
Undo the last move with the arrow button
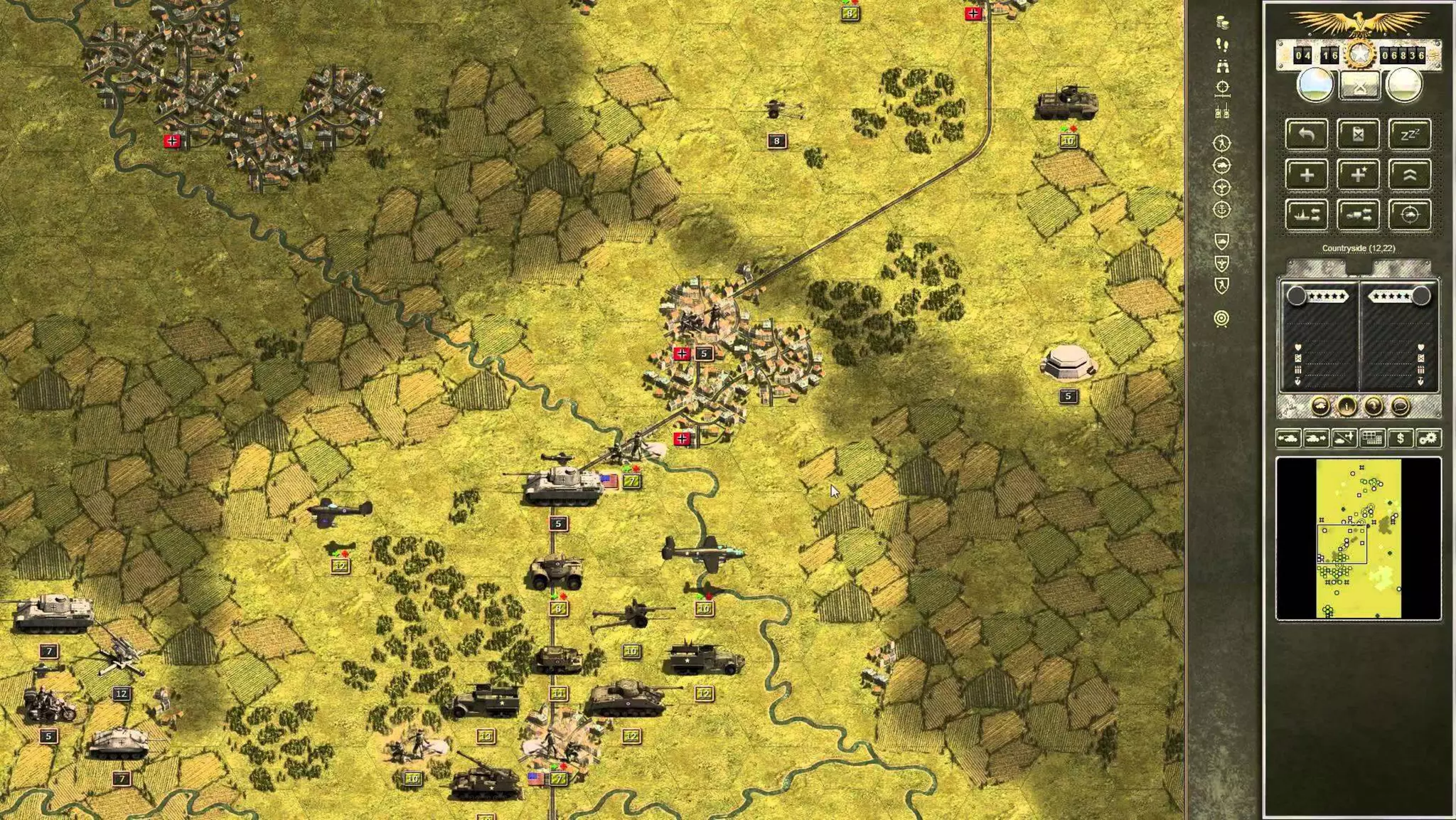click(x=1307, y=134)
